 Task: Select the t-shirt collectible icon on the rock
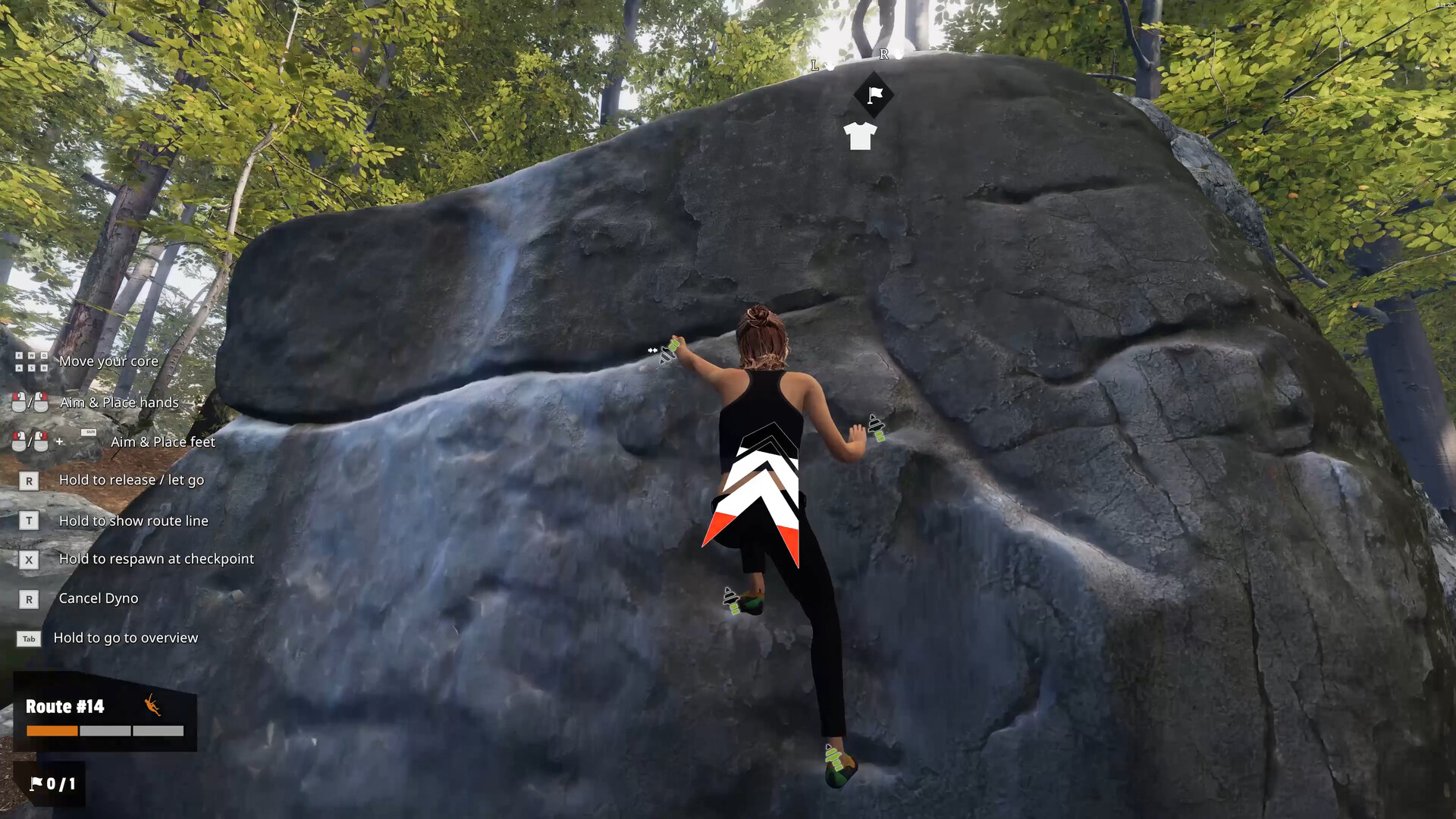(x=859, y=136)
